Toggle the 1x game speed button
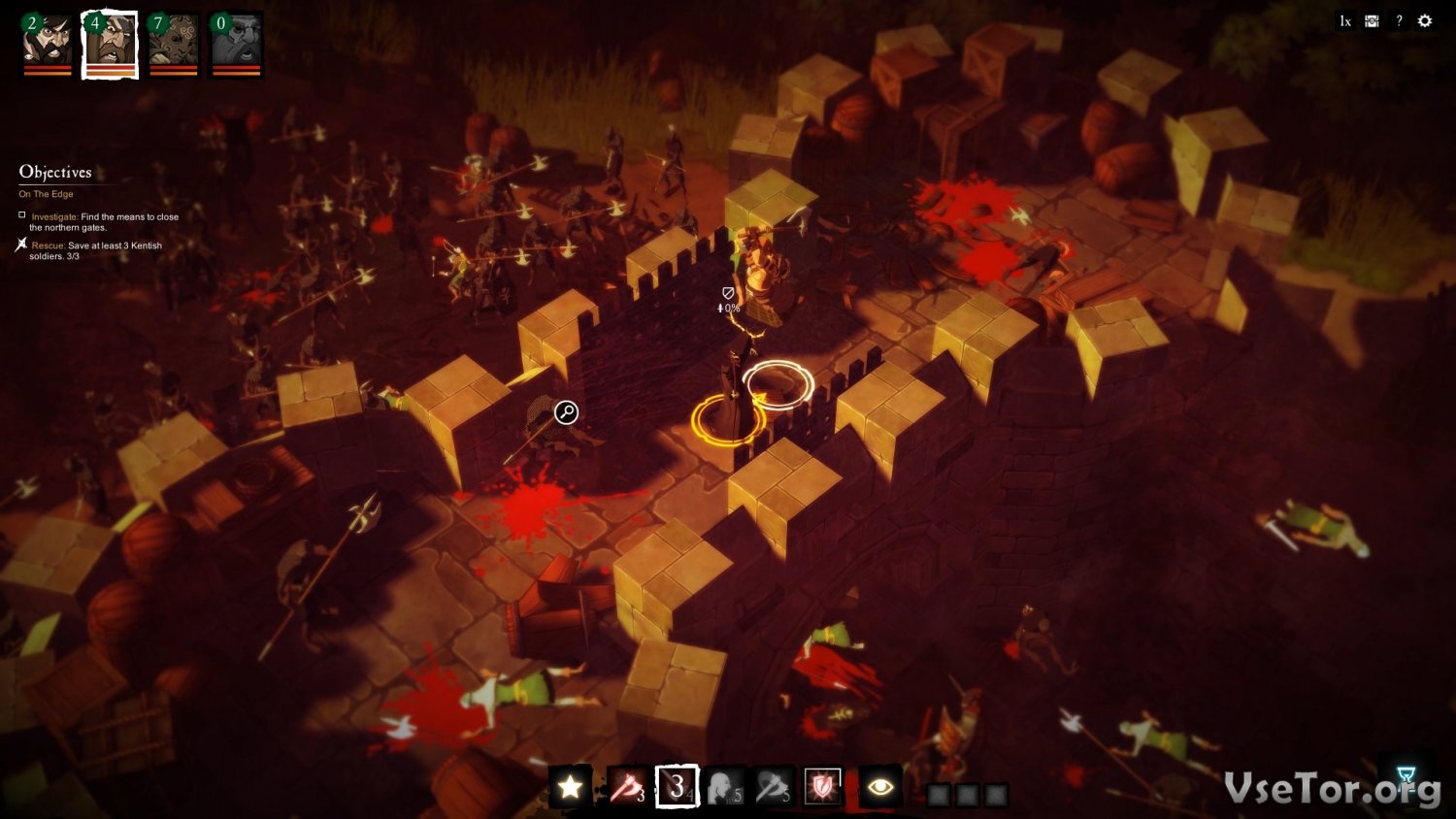Image resolution: width=1456 pixels, height=819 pixels. click(x=1344, y=20)
